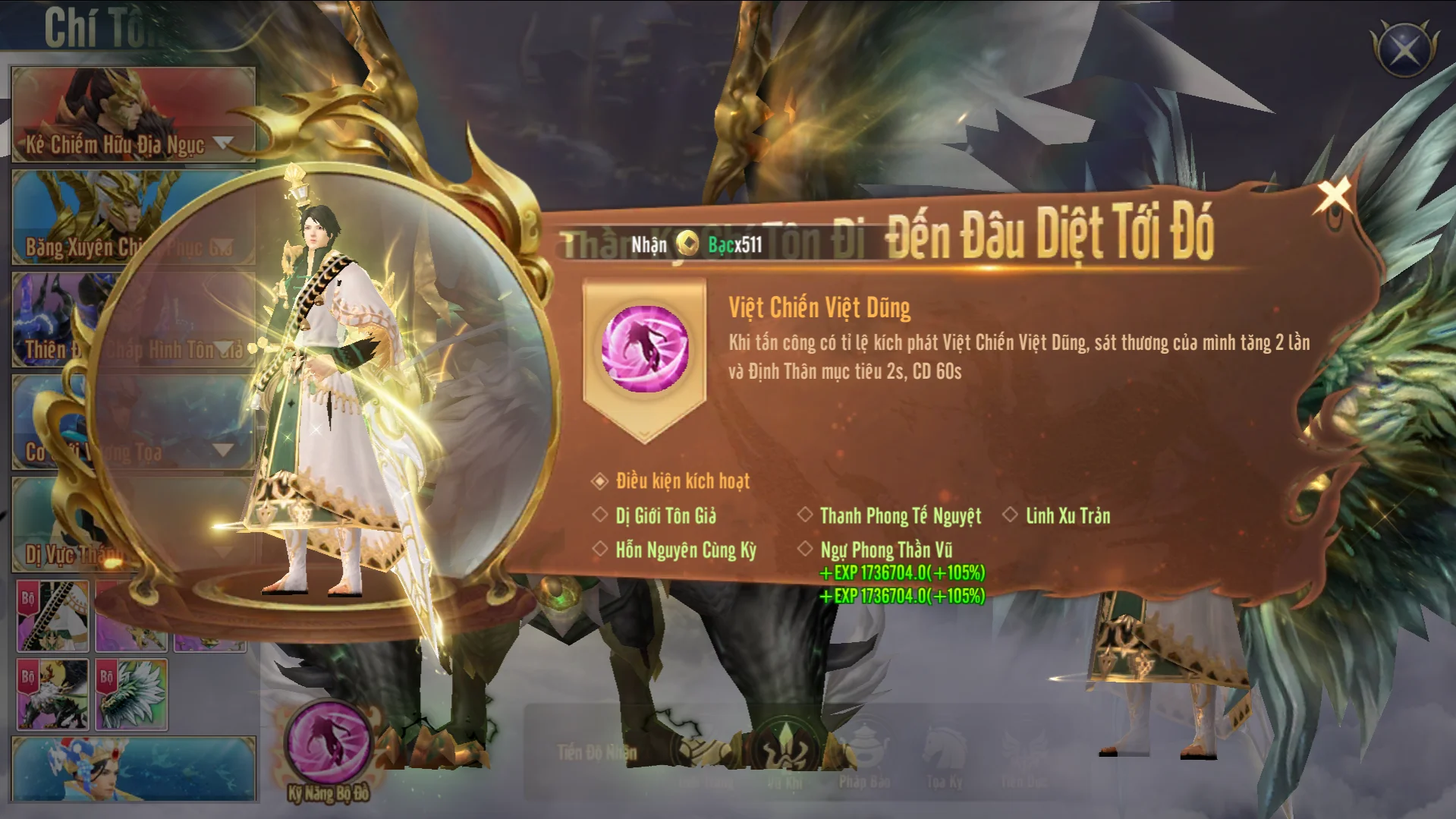Screen dimensions: 1456x819
Task: Select the black-and-gold sash set piece thumbnail
Action: 53,616
